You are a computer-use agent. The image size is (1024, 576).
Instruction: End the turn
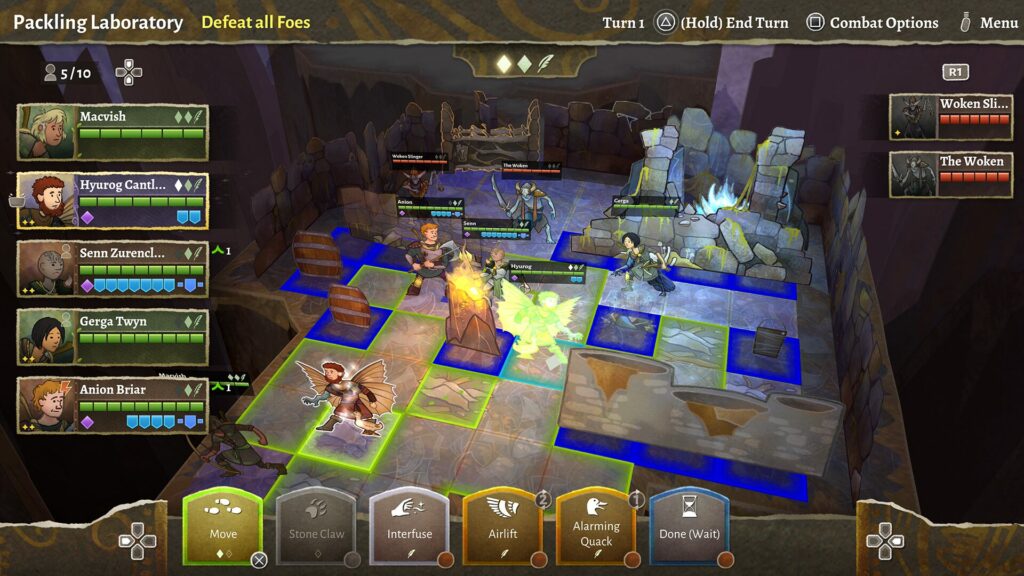721,22
